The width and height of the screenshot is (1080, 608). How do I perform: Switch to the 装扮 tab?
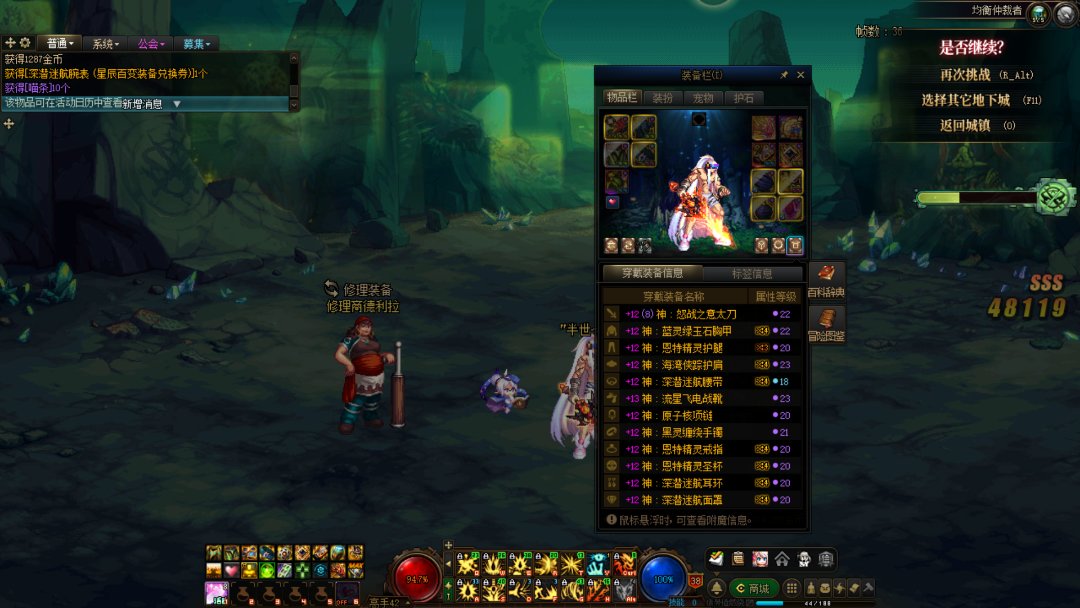coord(662,98)
